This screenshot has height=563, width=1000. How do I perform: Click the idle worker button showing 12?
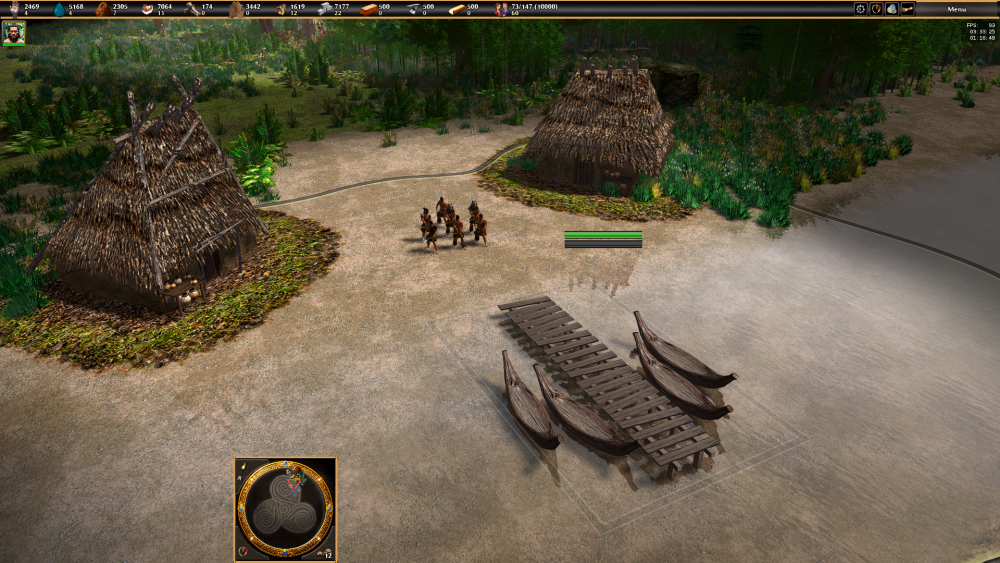[325, 551]
